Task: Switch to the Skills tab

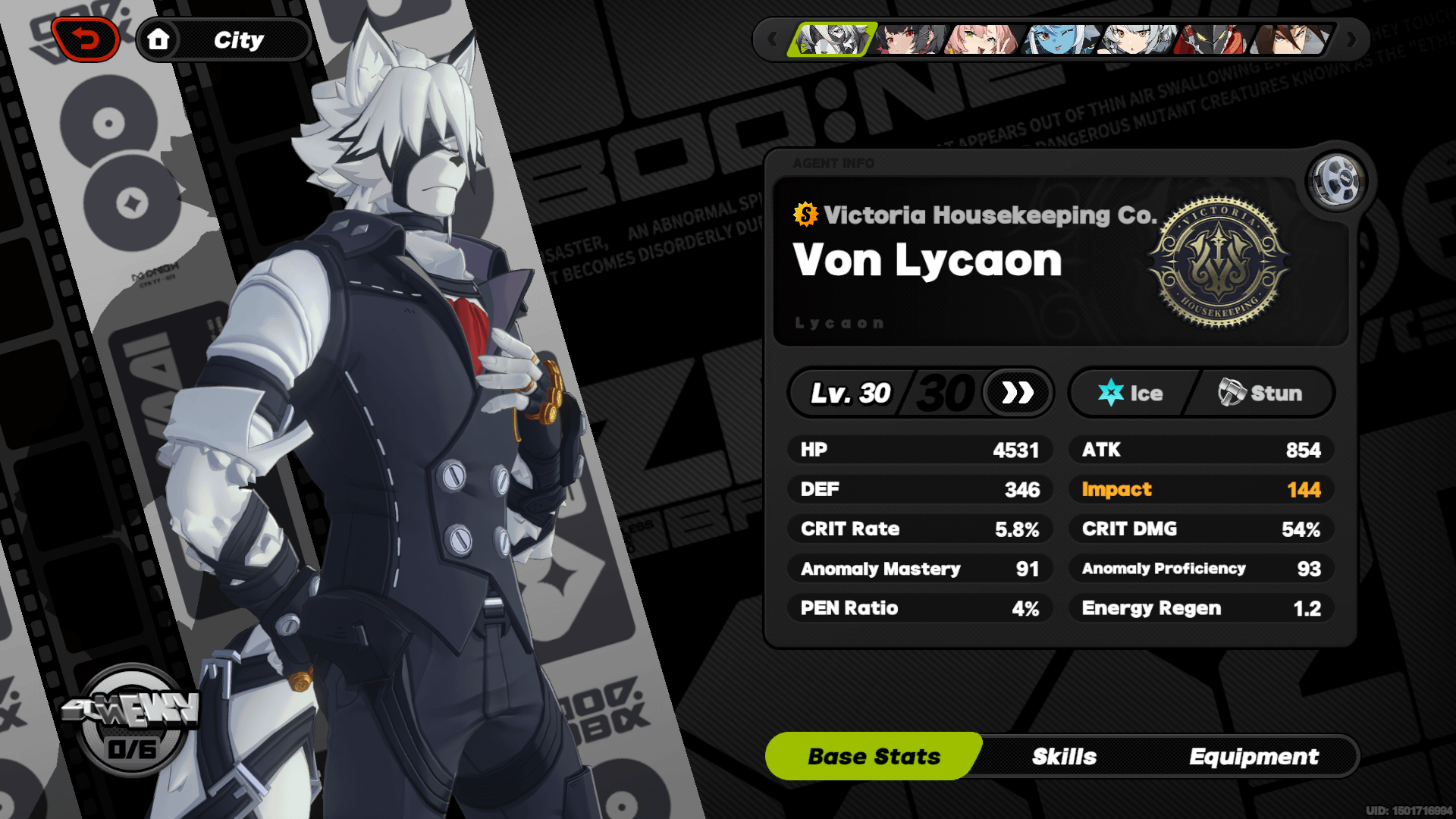Action: [x=1065, y=756]
